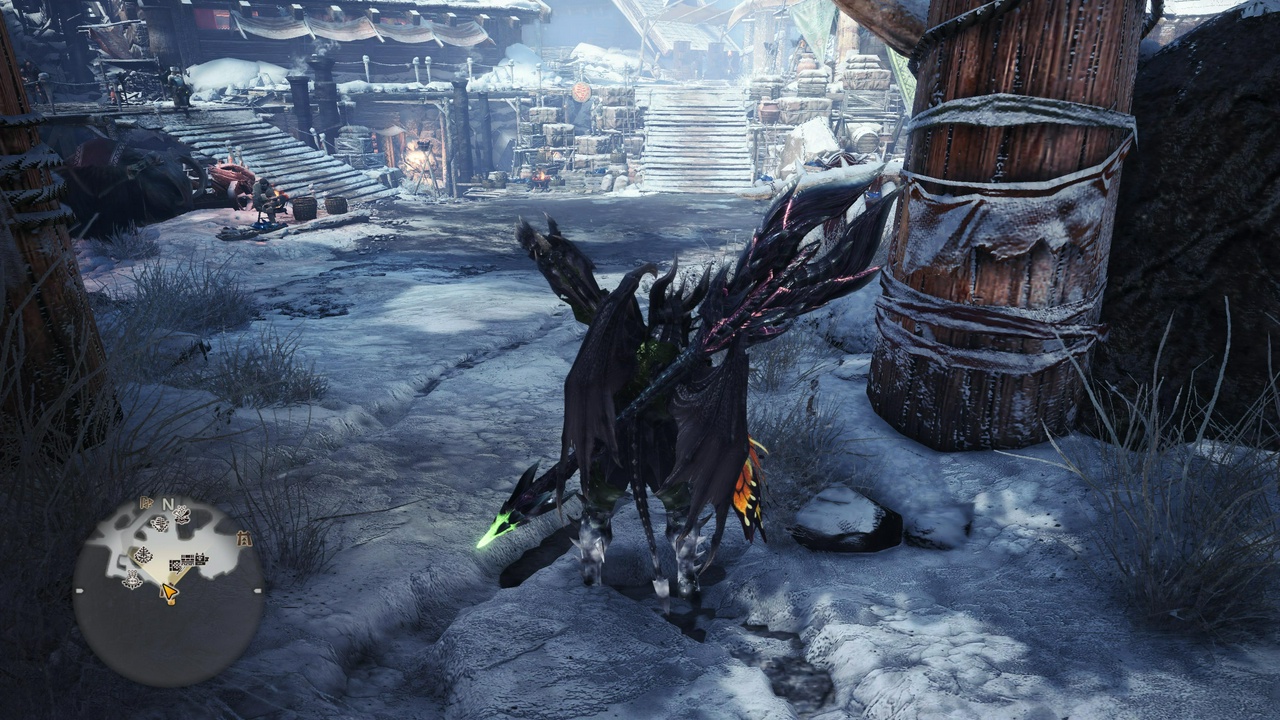Select the snowflake gathering icon on the minimap
Image resolution: width=1280 pixels, height=720 pixels.
159,521
